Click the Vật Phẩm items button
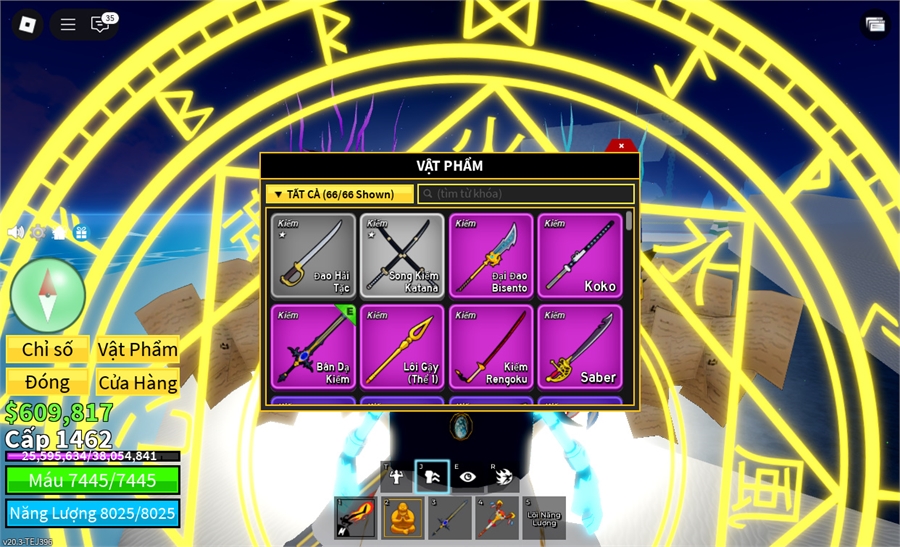This screenshot has height=547, width=900. (138, 349)
